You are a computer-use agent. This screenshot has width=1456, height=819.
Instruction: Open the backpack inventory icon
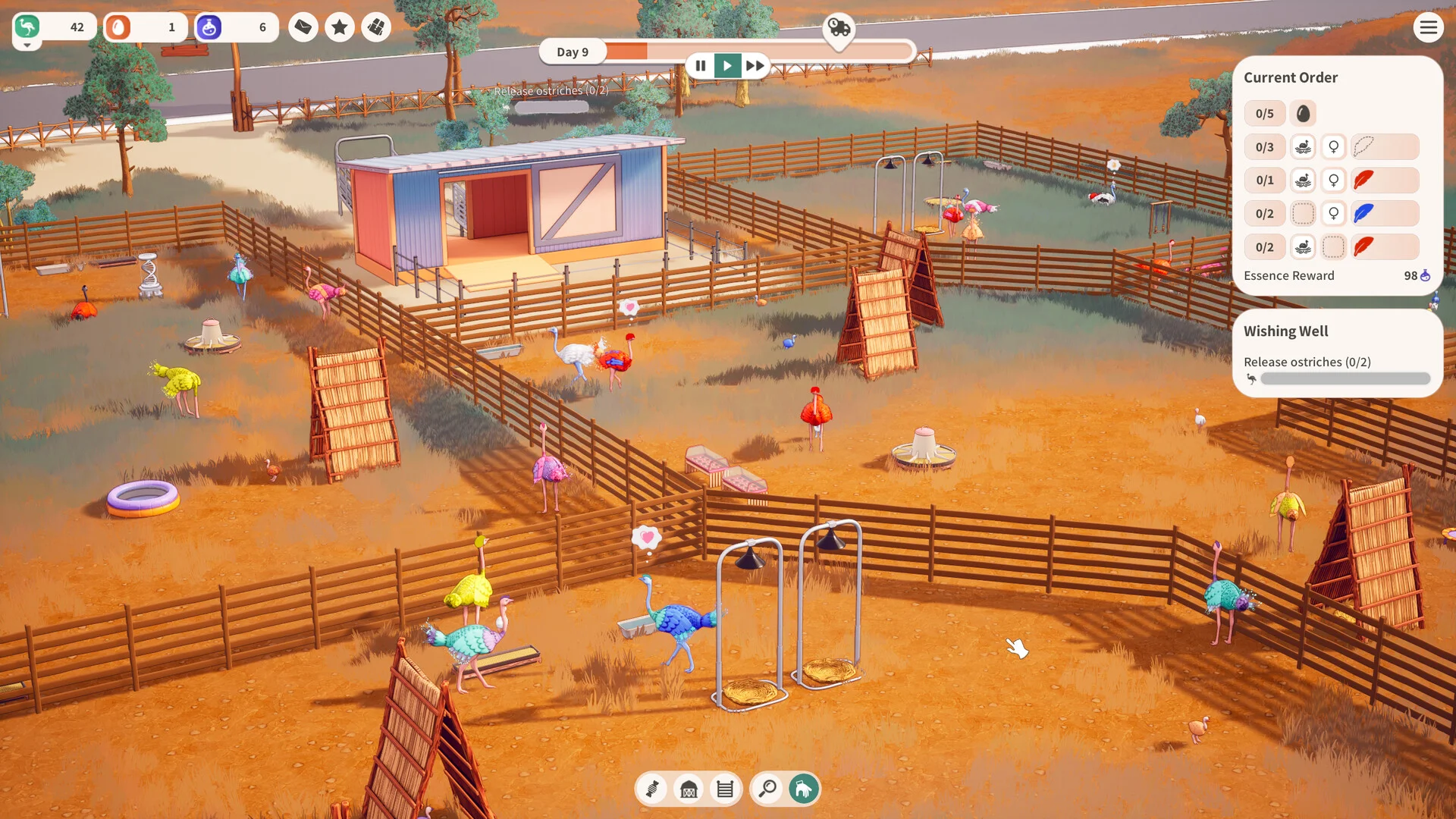coord(376,28)
